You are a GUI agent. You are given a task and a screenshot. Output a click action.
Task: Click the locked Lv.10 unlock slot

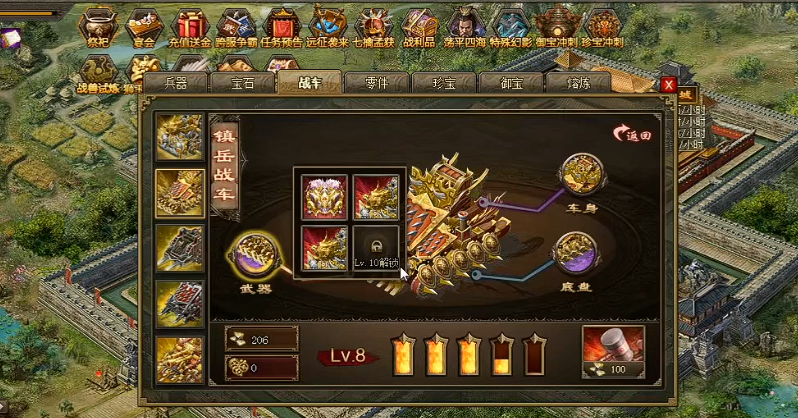376,247
